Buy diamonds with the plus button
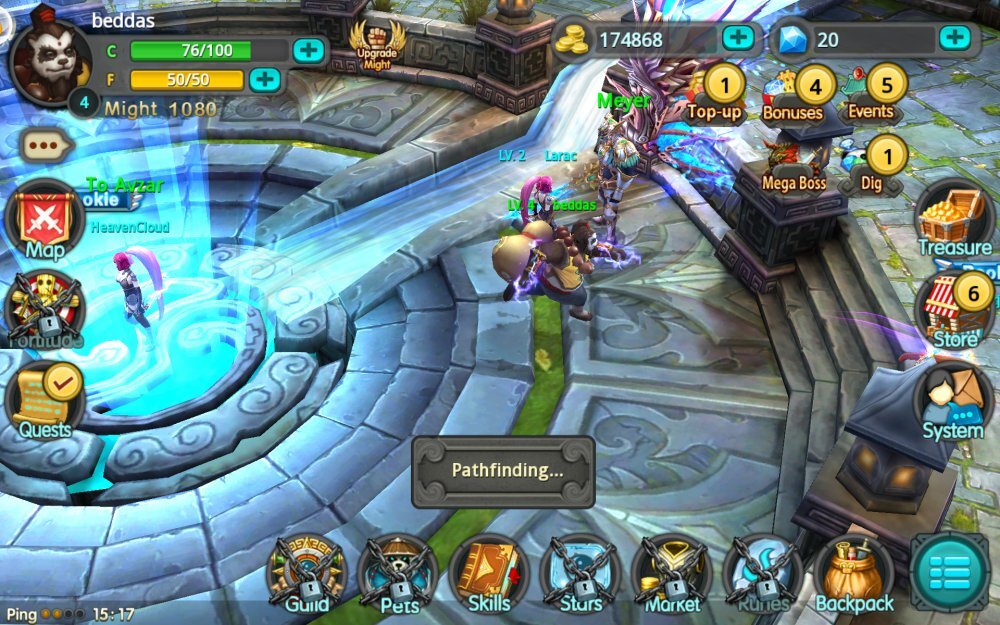This screenshot has height=625, width=1000. tap(954, 38)
